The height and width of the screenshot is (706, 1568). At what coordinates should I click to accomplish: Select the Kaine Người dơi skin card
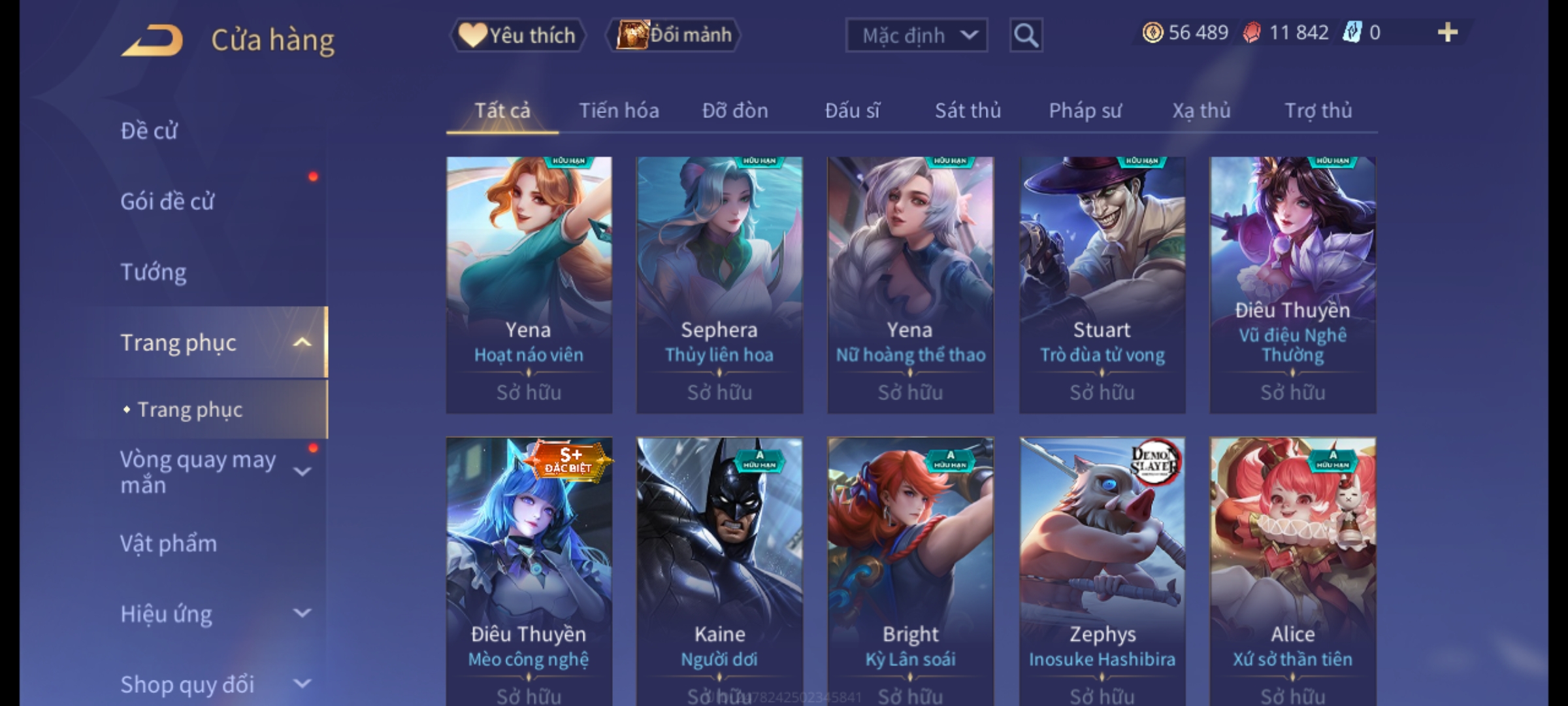(719, 569)
